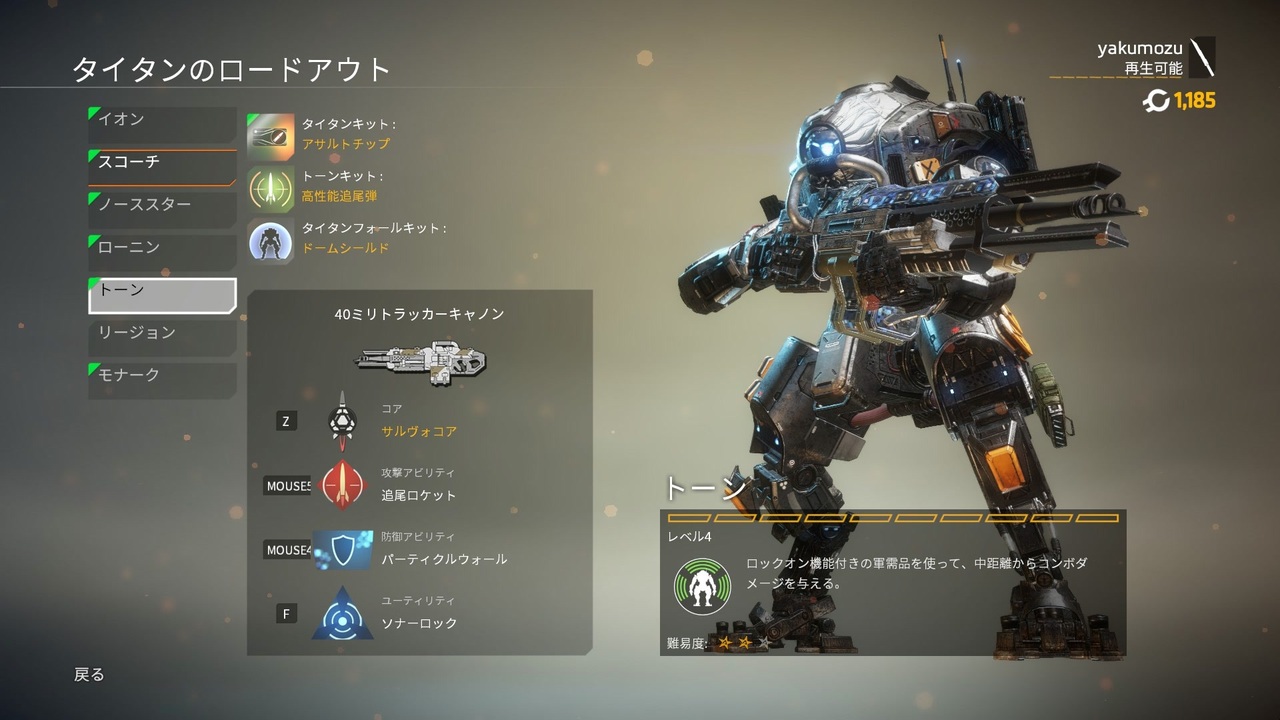Select the ノーススター Titan entry

click(160, 204)
